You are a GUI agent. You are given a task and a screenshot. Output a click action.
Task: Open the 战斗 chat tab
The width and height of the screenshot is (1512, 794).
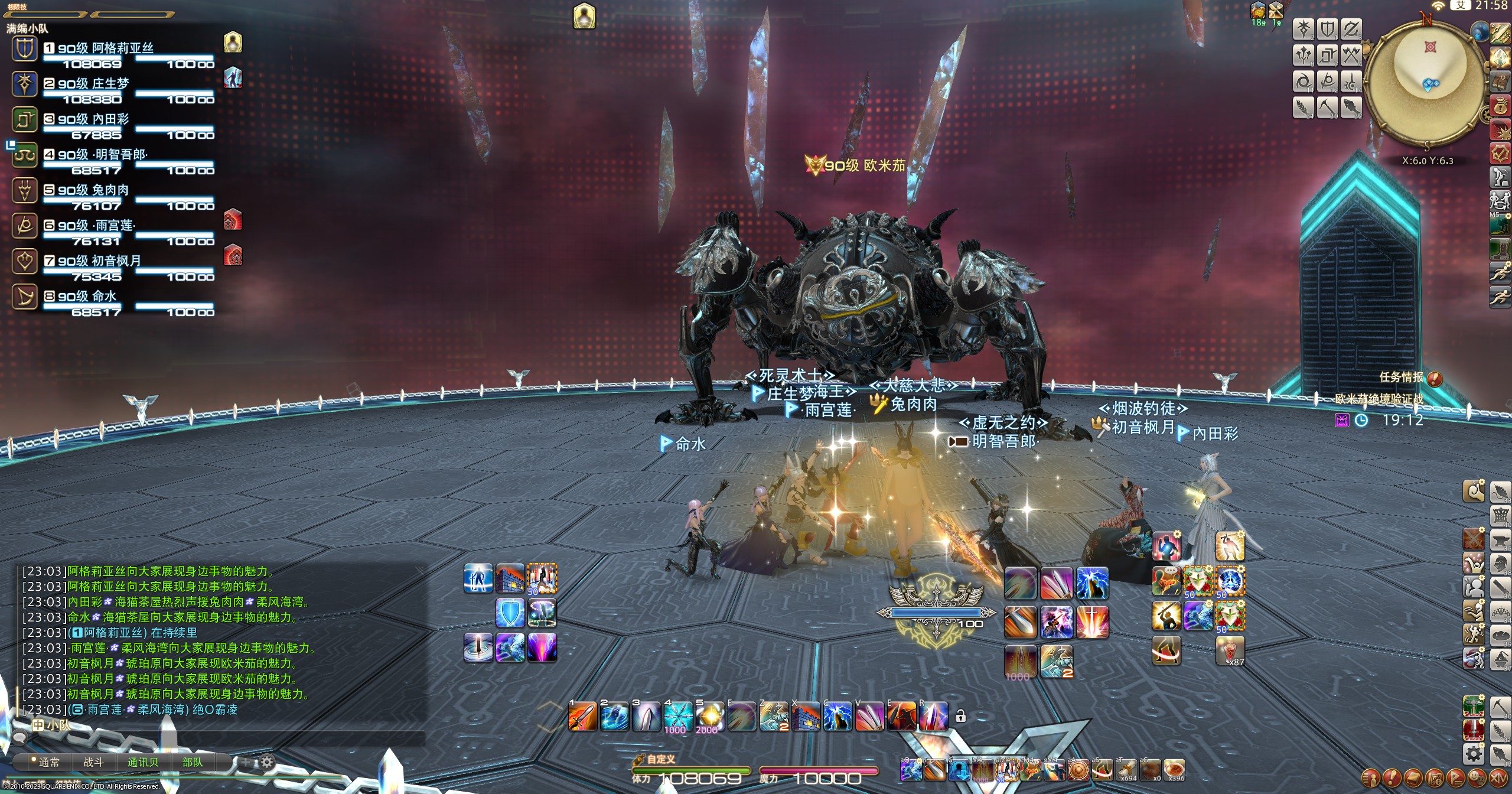93,762
